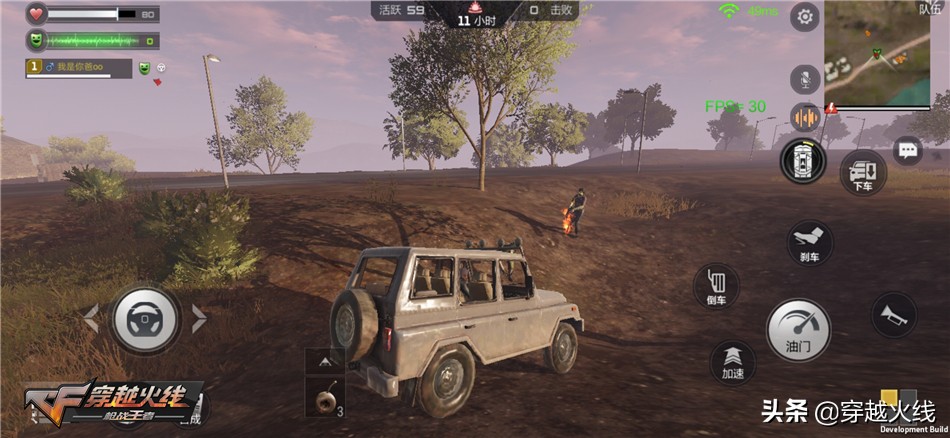
Task: Switch seats with the vehicle seat button
Action: point(804,161)
